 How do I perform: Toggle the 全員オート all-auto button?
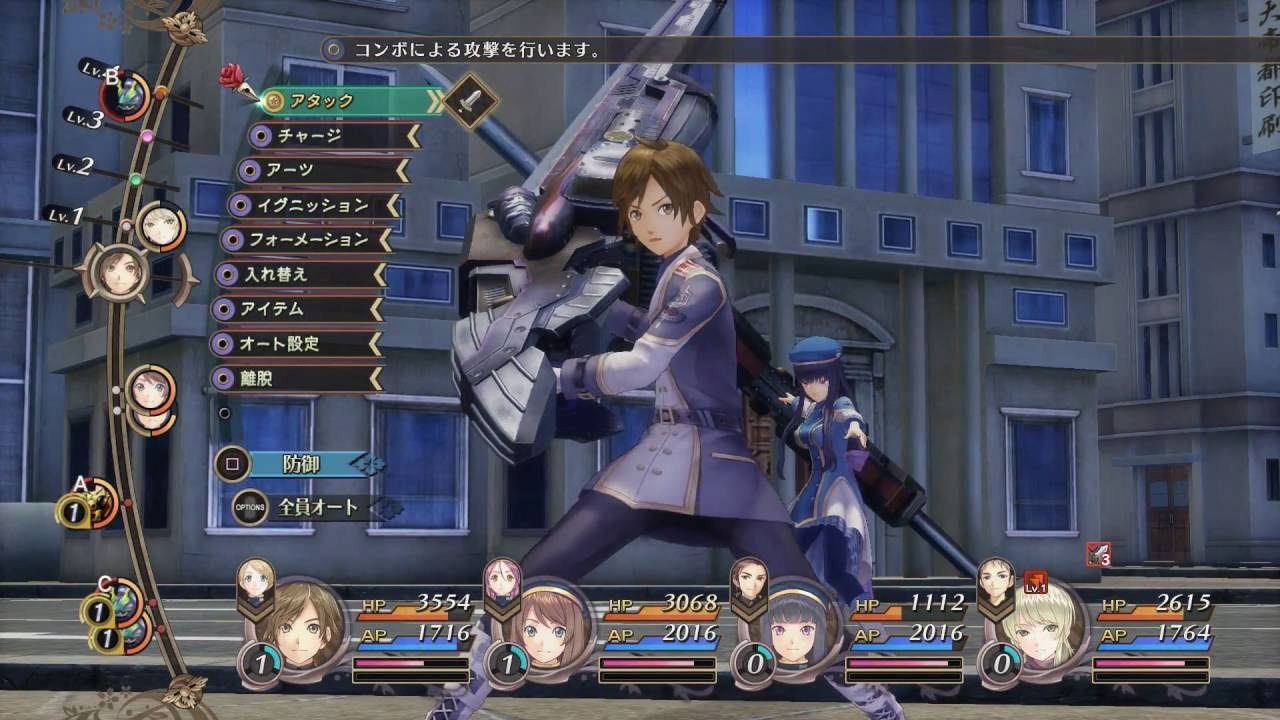[x=310, y=508]
